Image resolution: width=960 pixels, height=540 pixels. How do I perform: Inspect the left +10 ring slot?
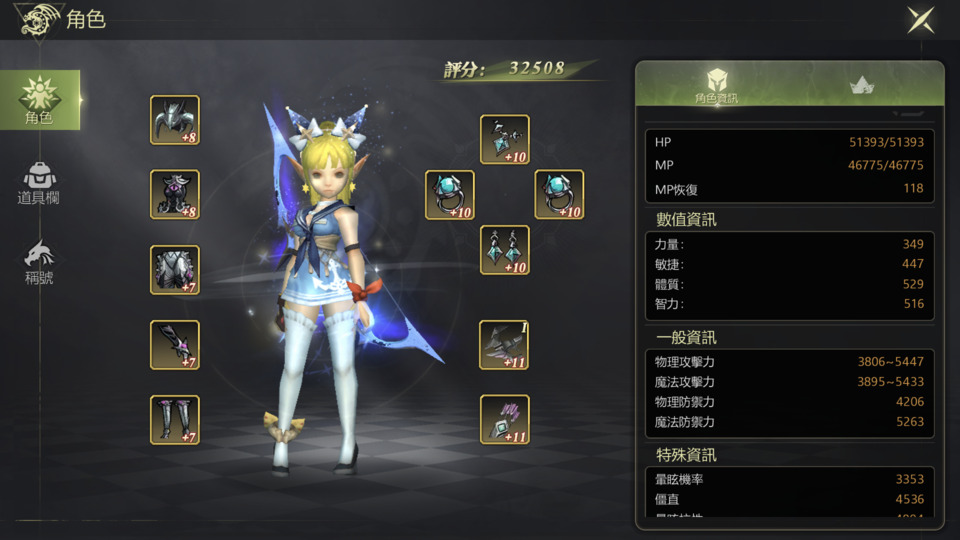click(x=450, y=195)
